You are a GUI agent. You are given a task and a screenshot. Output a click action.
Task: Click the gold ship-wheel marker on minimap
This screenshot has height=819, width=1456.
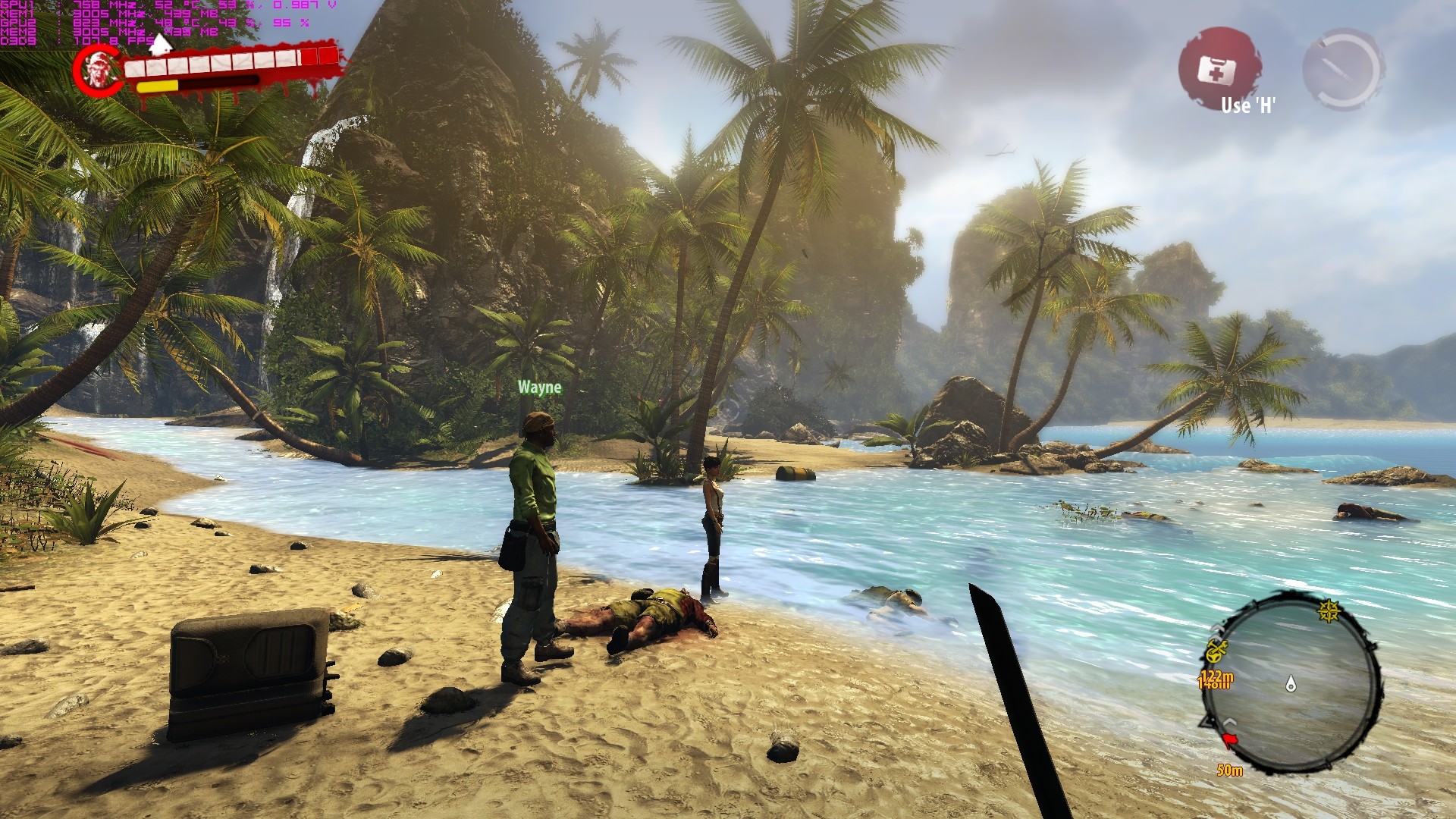[1329, 611]
